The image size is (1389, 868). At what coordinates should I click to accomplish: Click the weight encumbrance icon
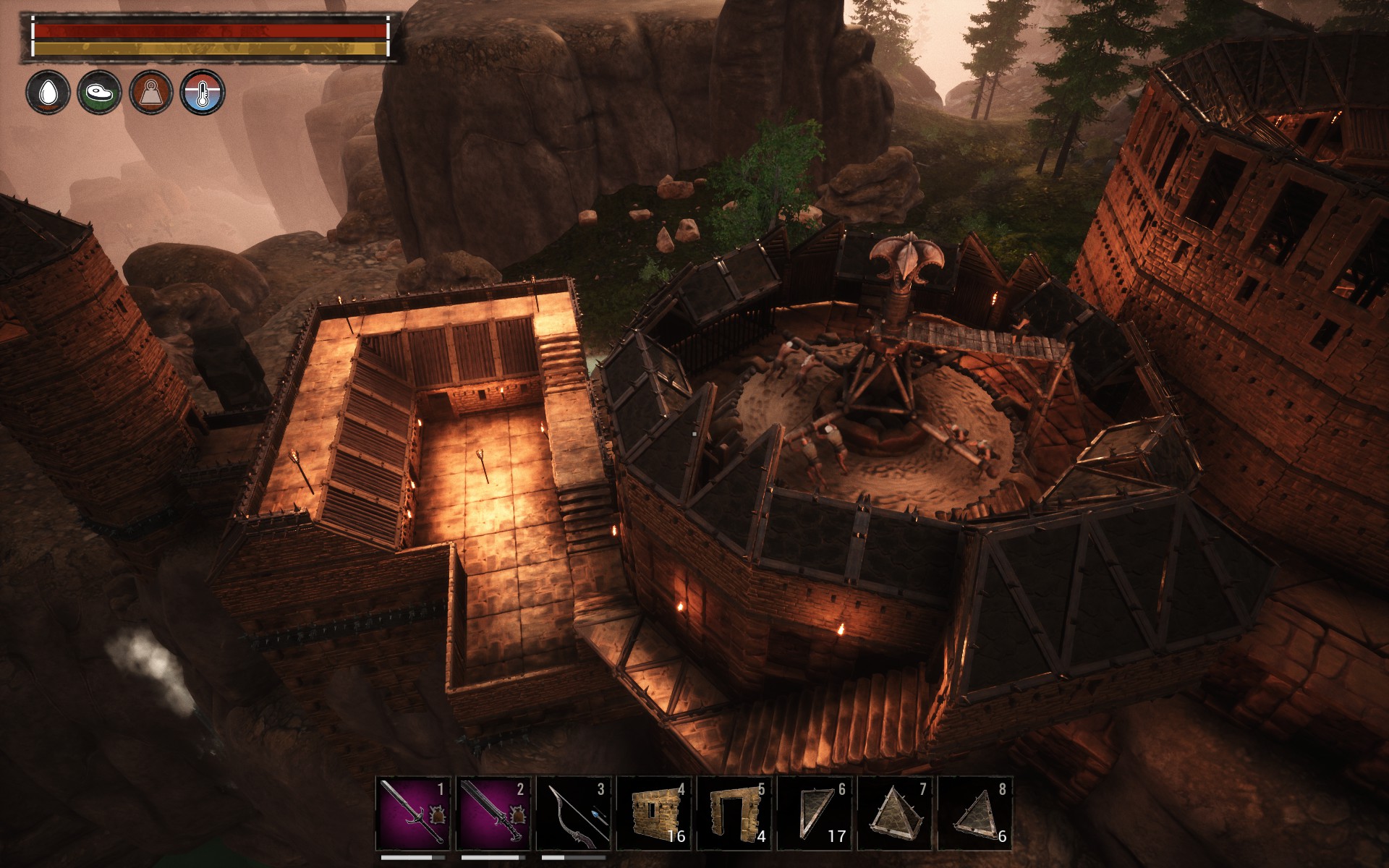[x=151, y=93]
